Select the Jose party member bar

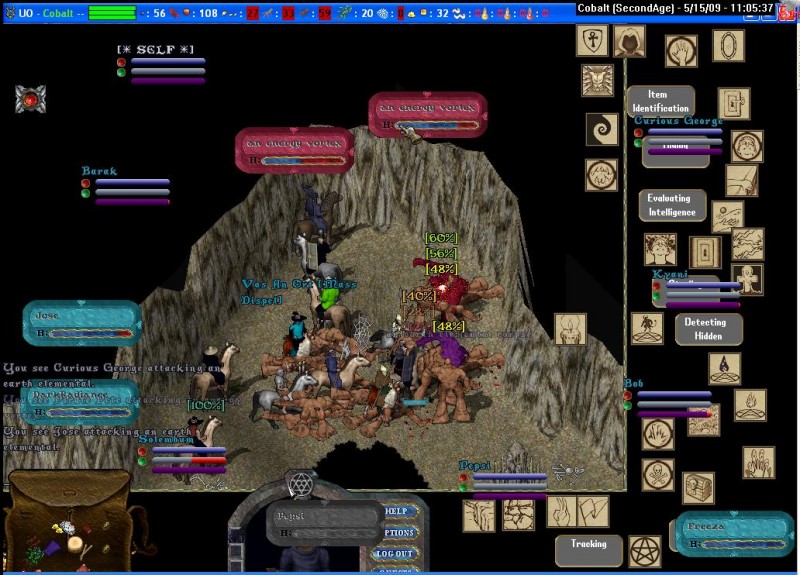[80, 323]
